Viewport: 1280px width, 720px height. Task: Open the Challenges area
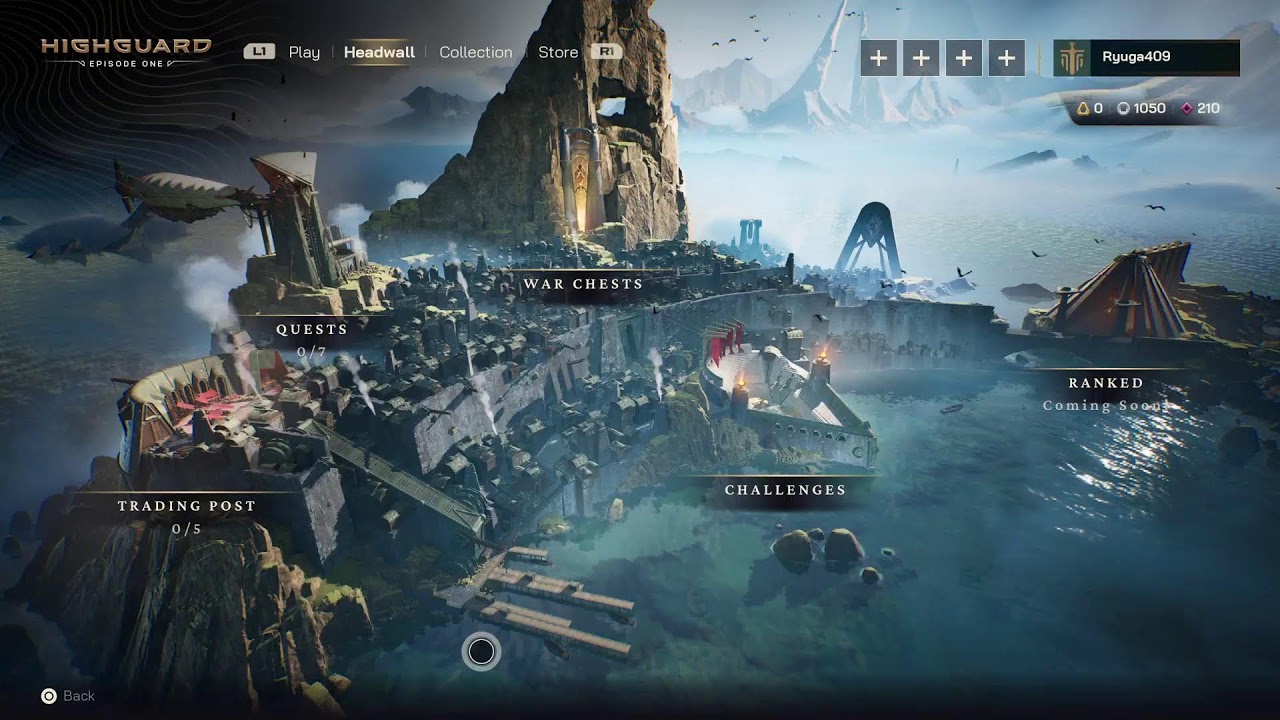click(785, 490)
